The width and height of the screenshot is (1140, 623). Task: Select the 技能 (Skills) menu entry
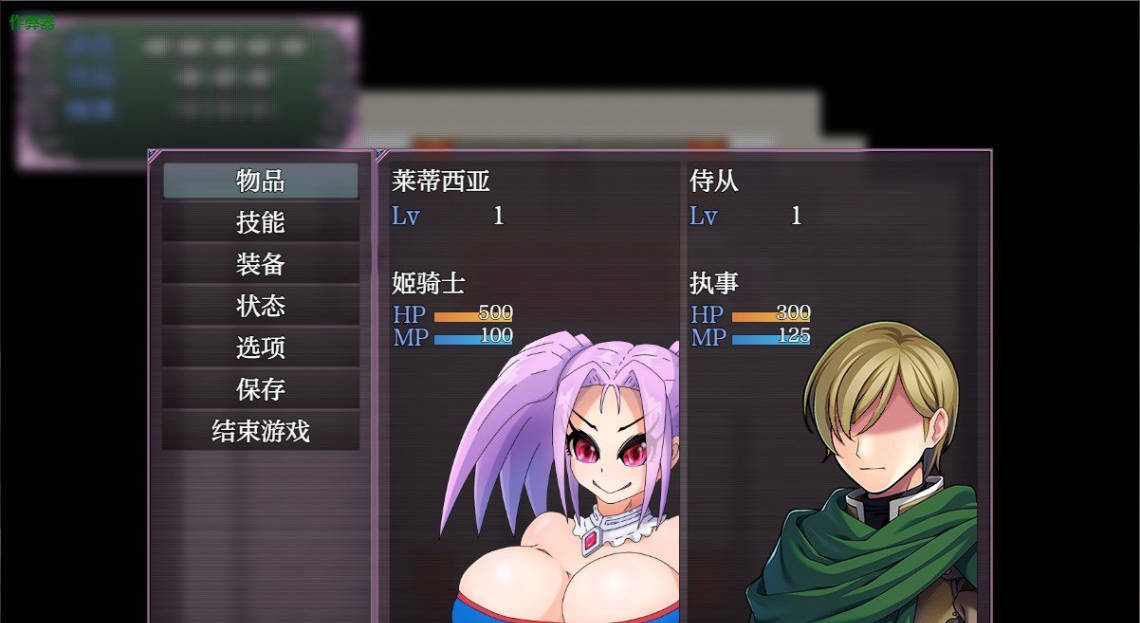click(x=260, y=222)
